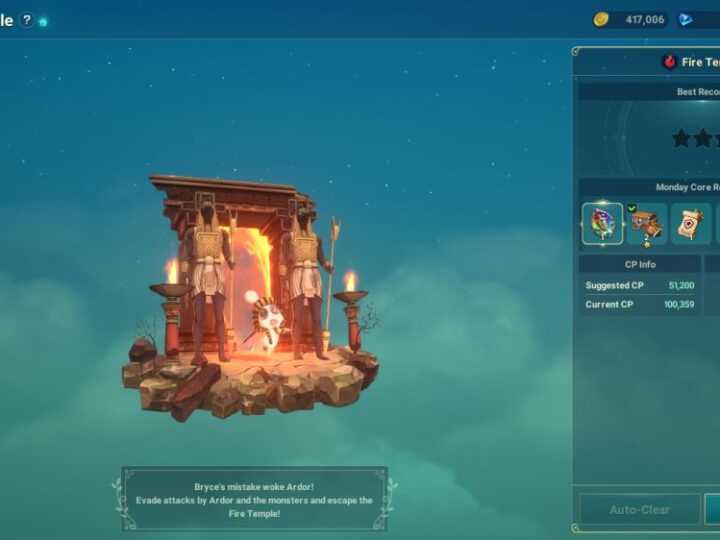Click the Auto-Clear button
The height and width of the screenshot is (540, 720).
[639, 509]
